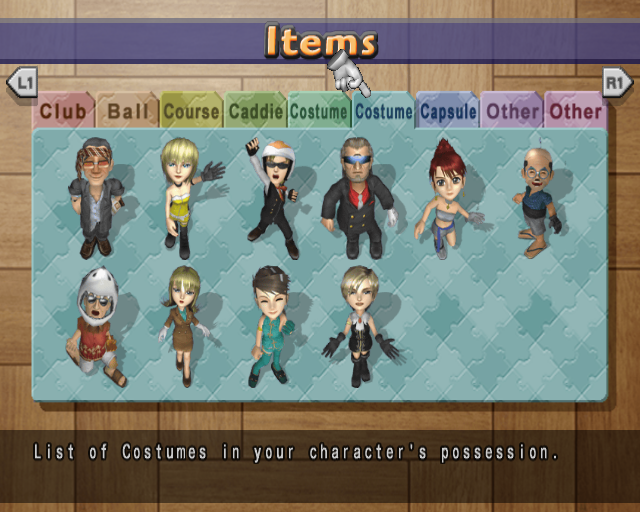Switch to the green Costume tab
Screen dimensions: 640x512
[319, 111]
